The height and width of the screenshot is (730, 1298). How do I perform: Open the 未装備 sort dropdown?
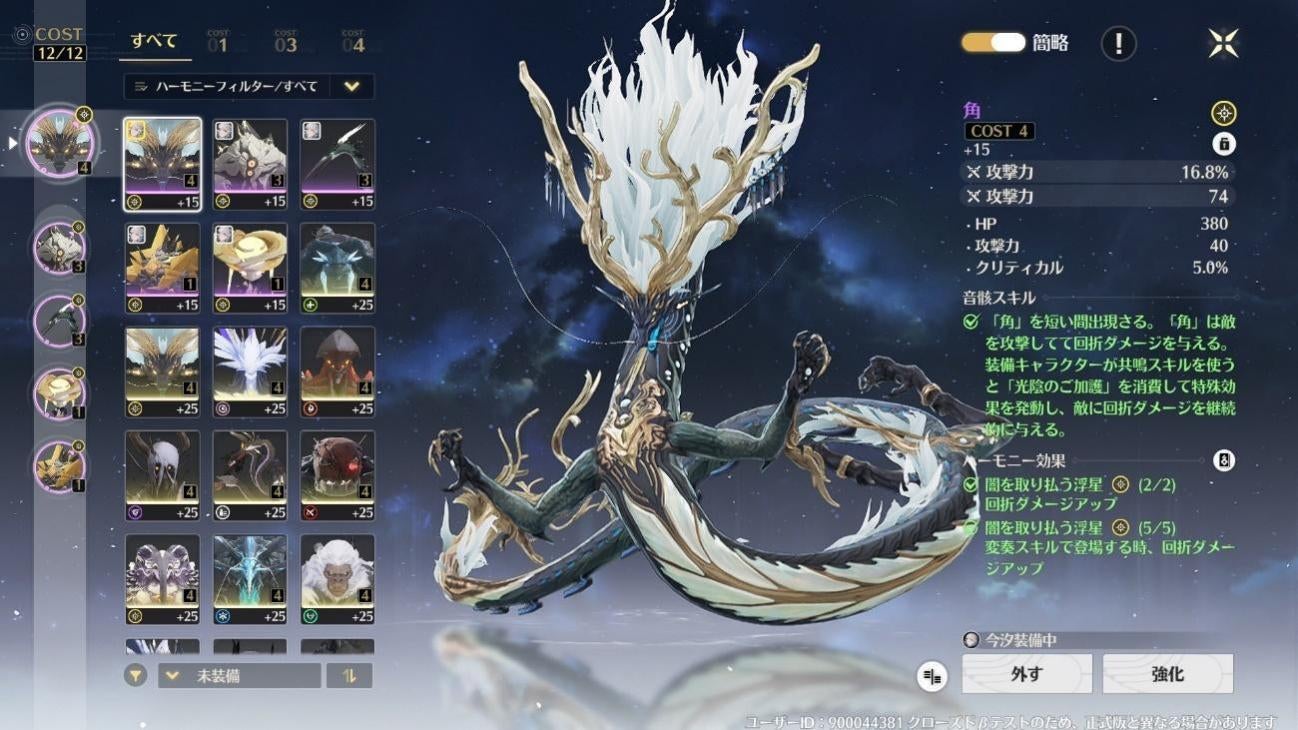click(239, 676)
